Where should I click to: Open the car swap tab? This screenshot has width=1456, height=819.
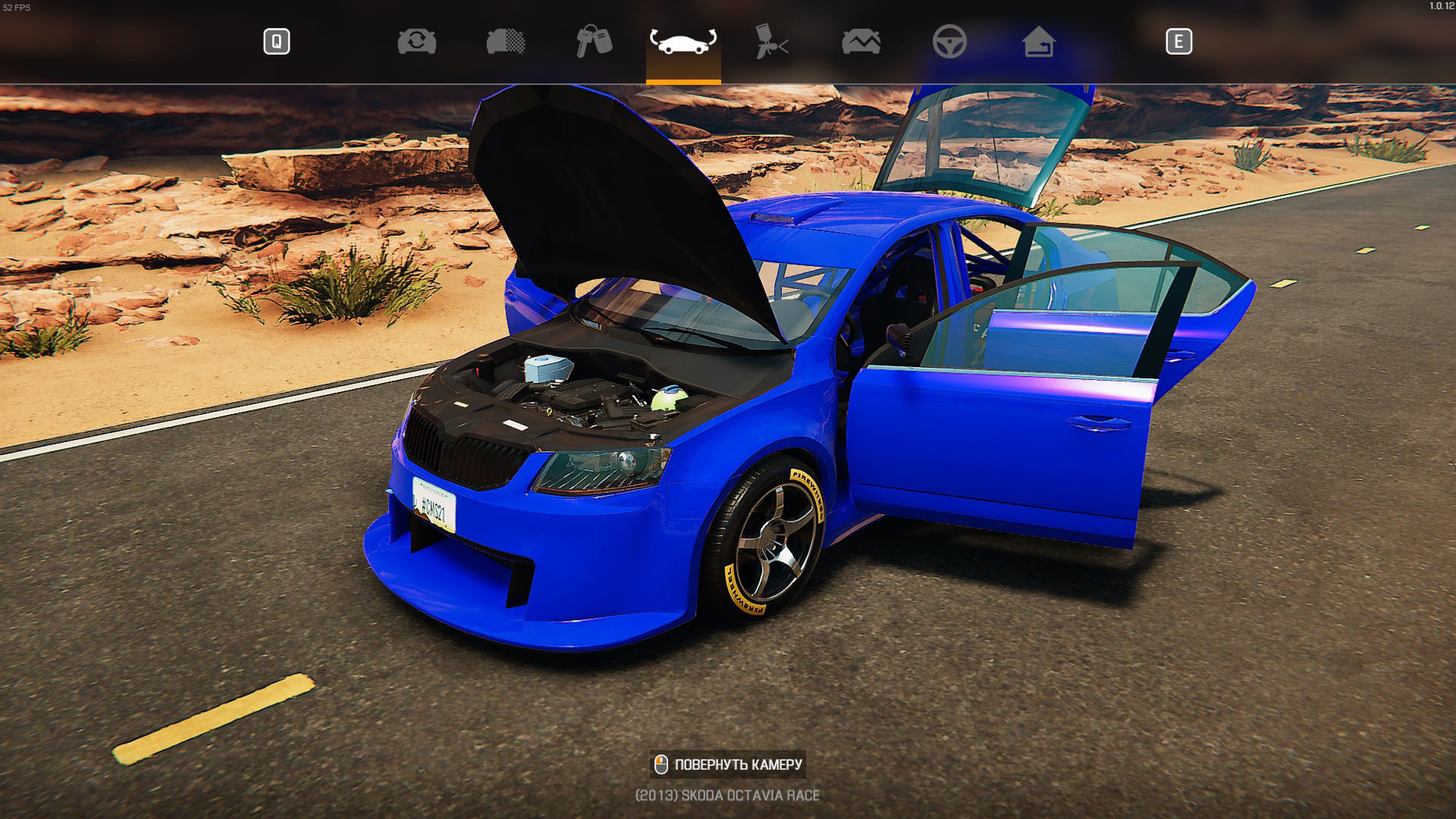417,41
